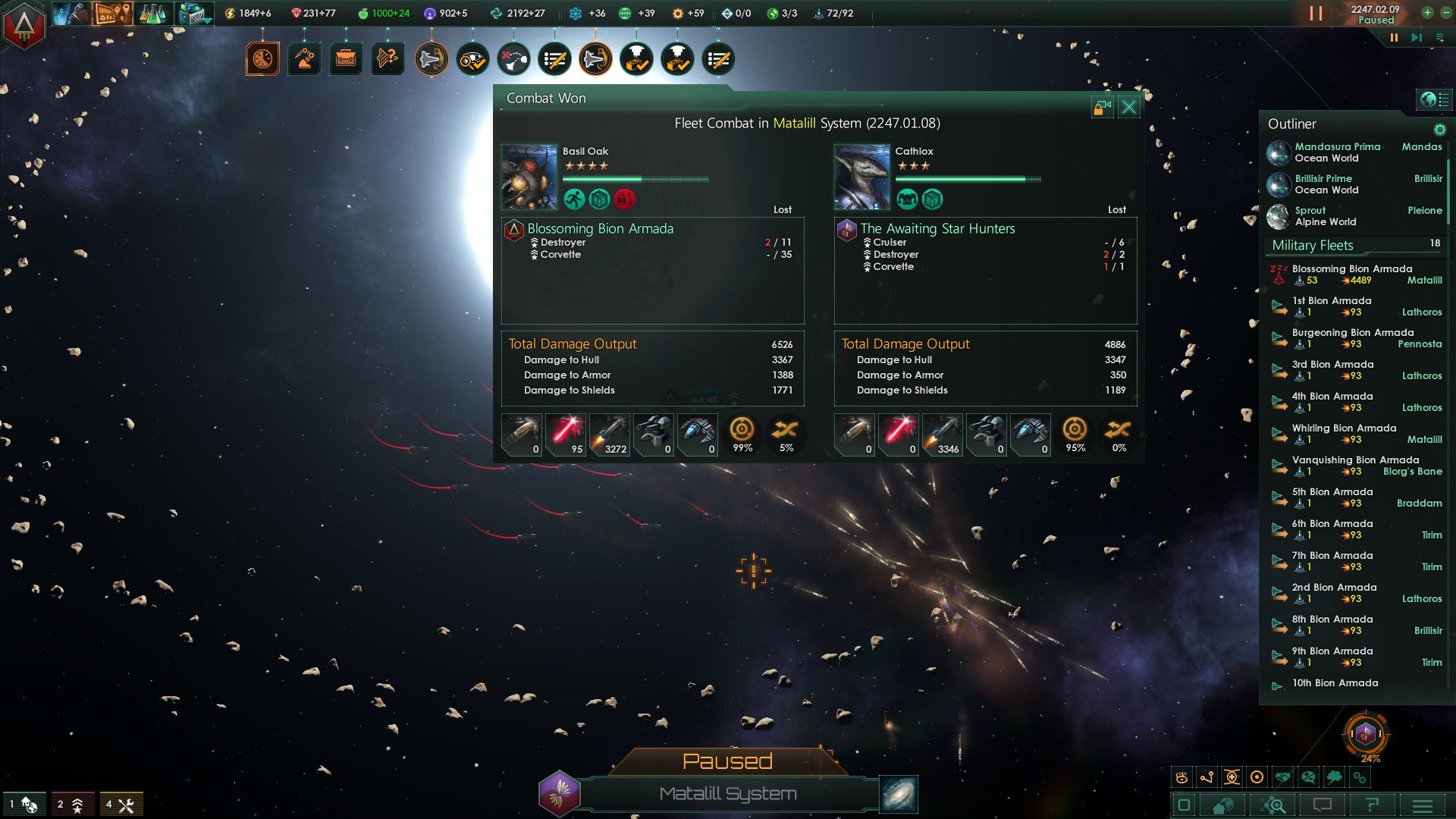Screen dimensions: 1456x819
Task: Open the clock situation notification
Action: [x=262, y=59]
